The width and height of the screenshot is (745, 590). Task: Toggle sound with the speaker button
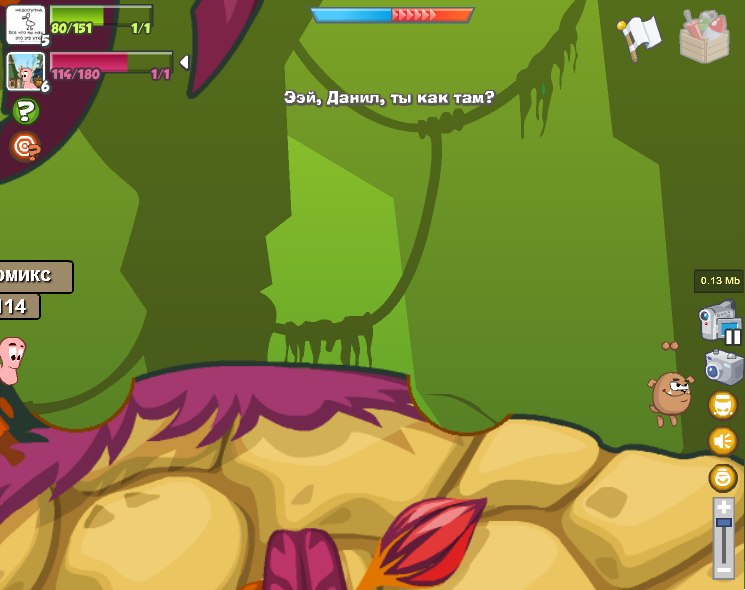click(x=722, y=440)
